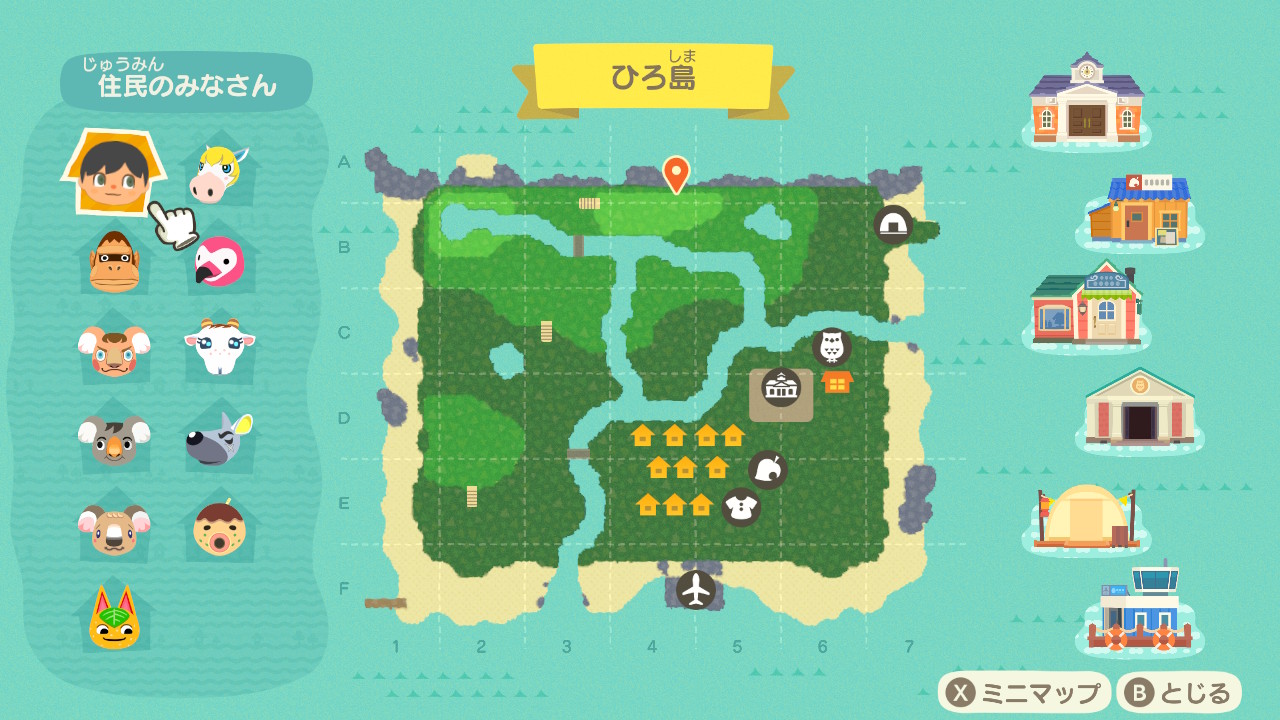The height and width of the screenshot is (720, 1280).
Task: Select the gorilla resident icon
Action: click(114, 262)
